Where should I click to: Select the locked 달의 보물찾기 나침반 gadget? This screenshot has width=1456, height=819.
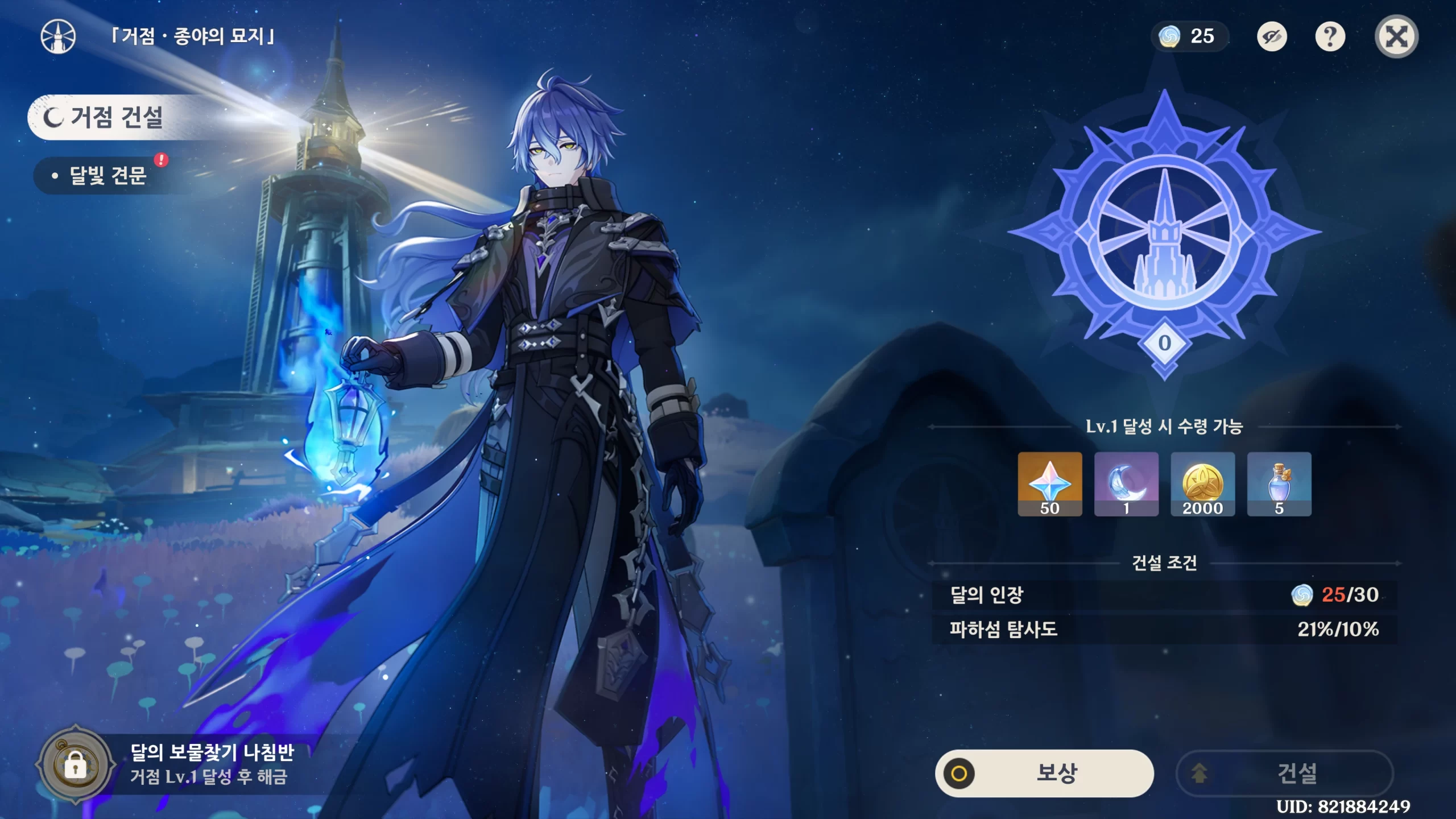click(x=76, y=765)
